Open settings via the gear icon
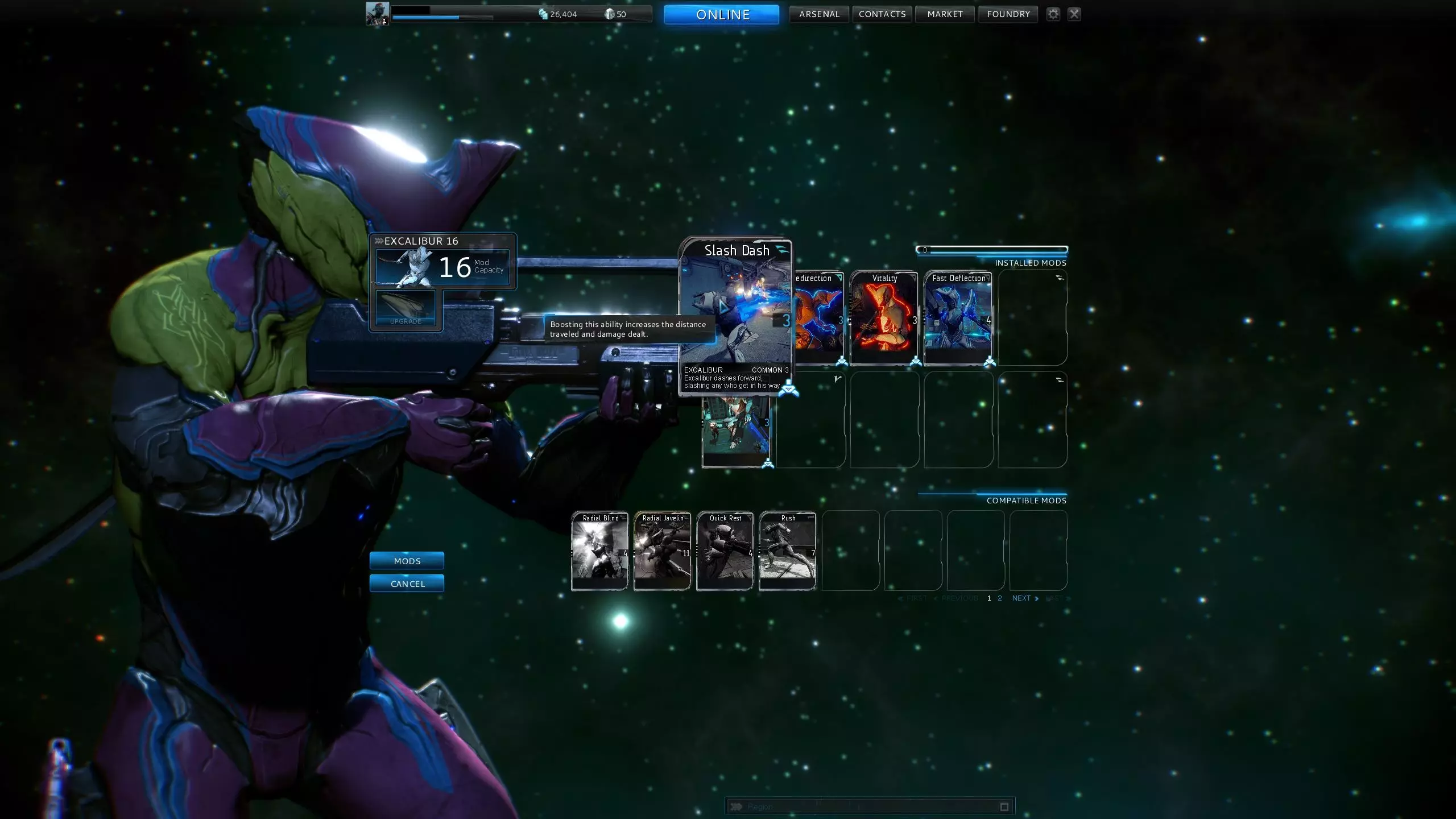 point(1053,14)
